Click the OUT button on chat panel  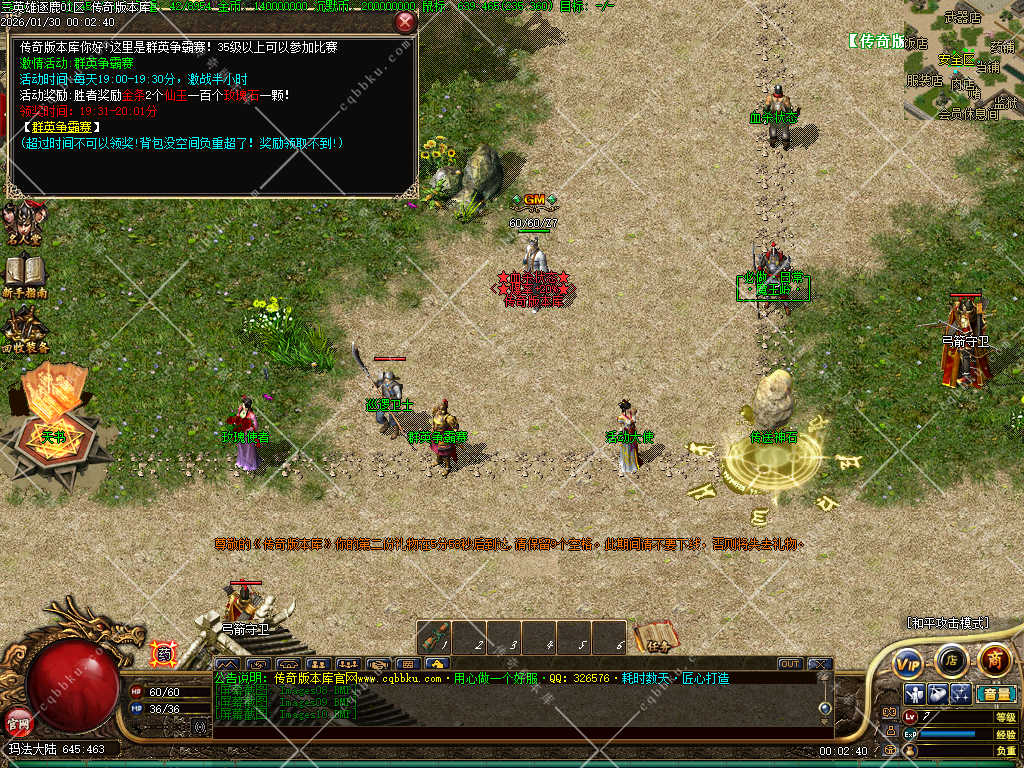790,663
